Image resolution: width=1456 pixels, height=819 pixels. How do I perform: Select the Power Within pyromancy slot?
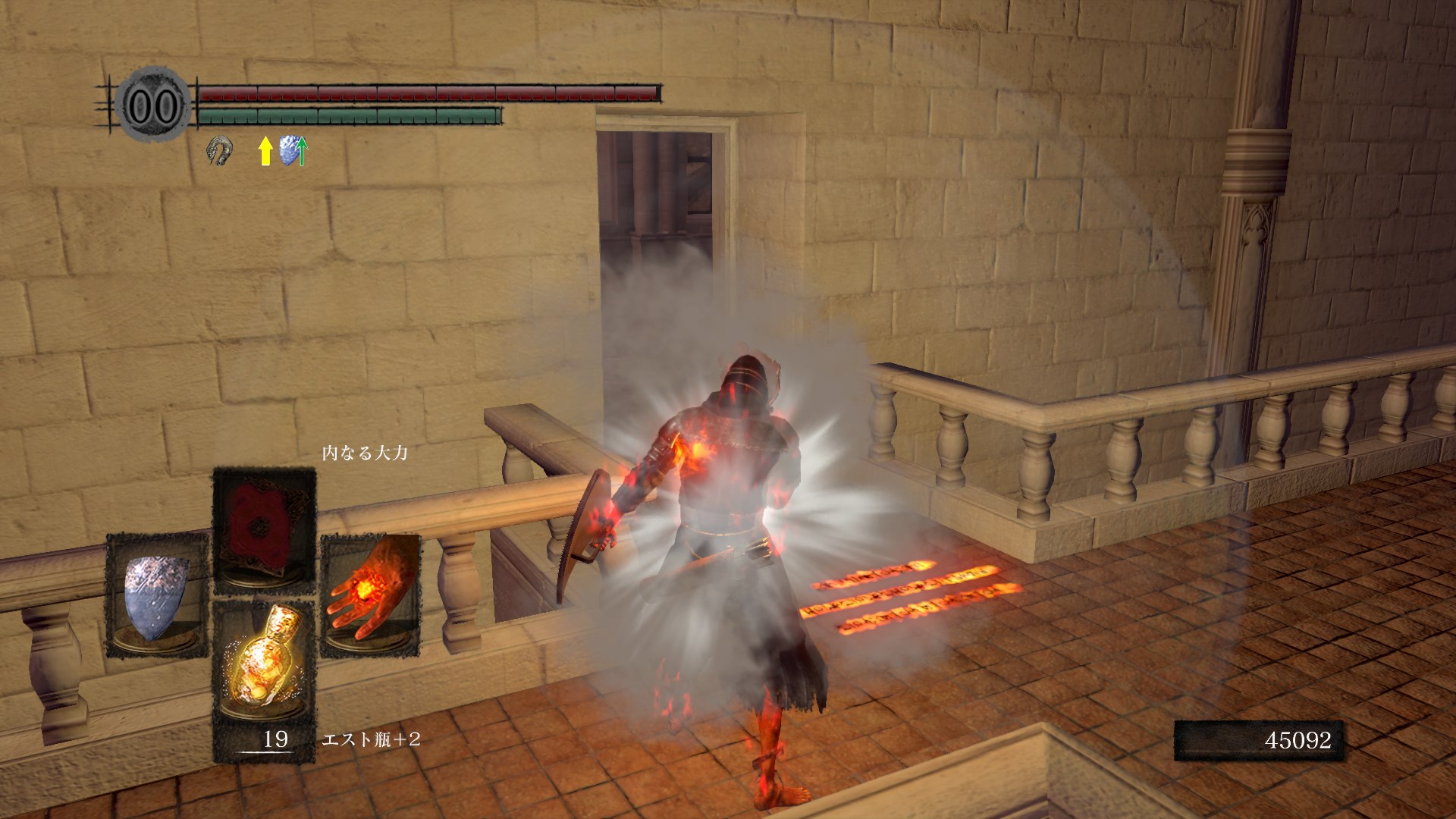pos(264,529)
